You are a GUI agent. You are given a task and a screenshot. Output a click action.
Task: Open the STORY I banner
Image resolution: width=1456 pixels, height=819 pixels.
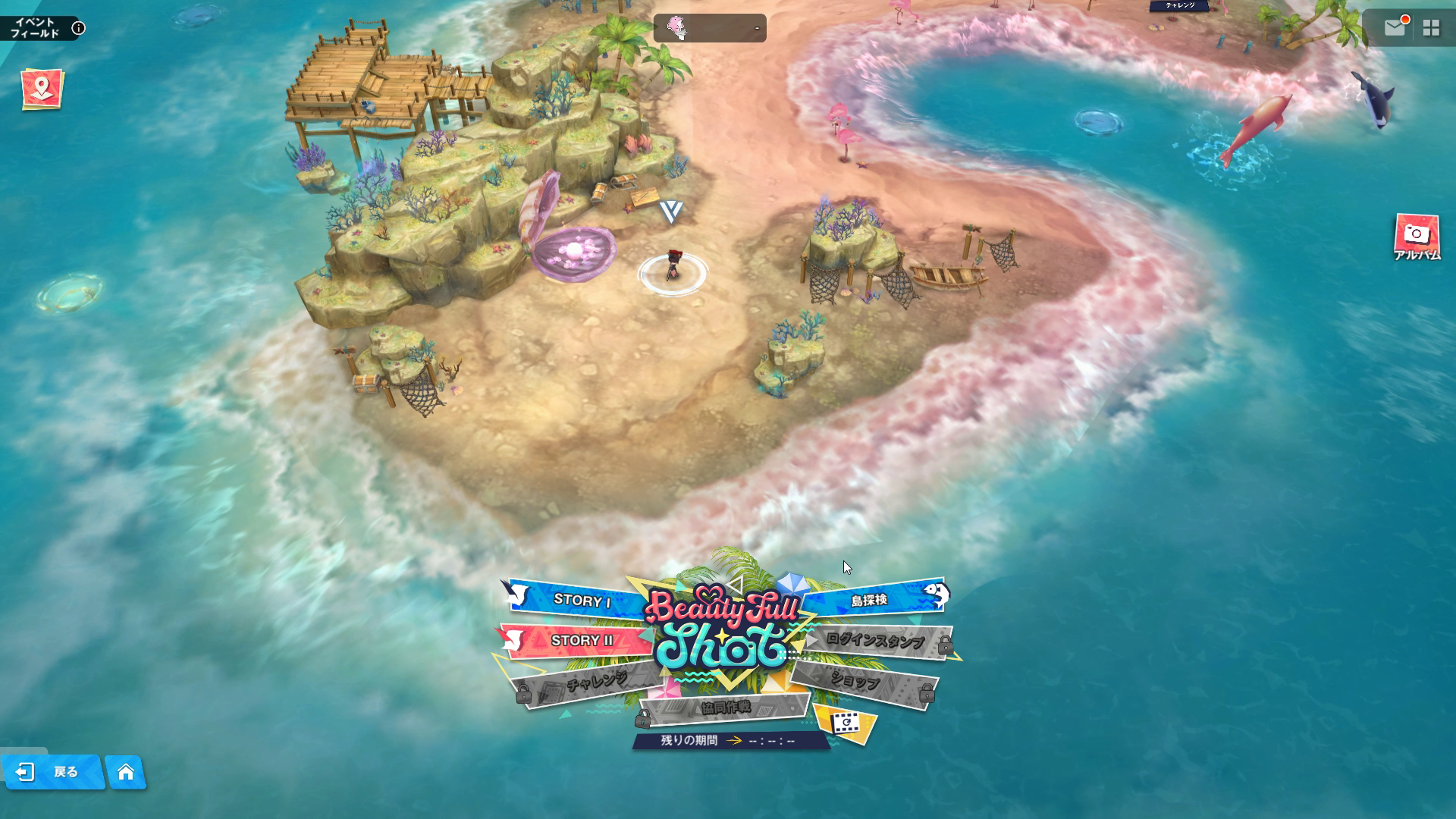[581, 601]
